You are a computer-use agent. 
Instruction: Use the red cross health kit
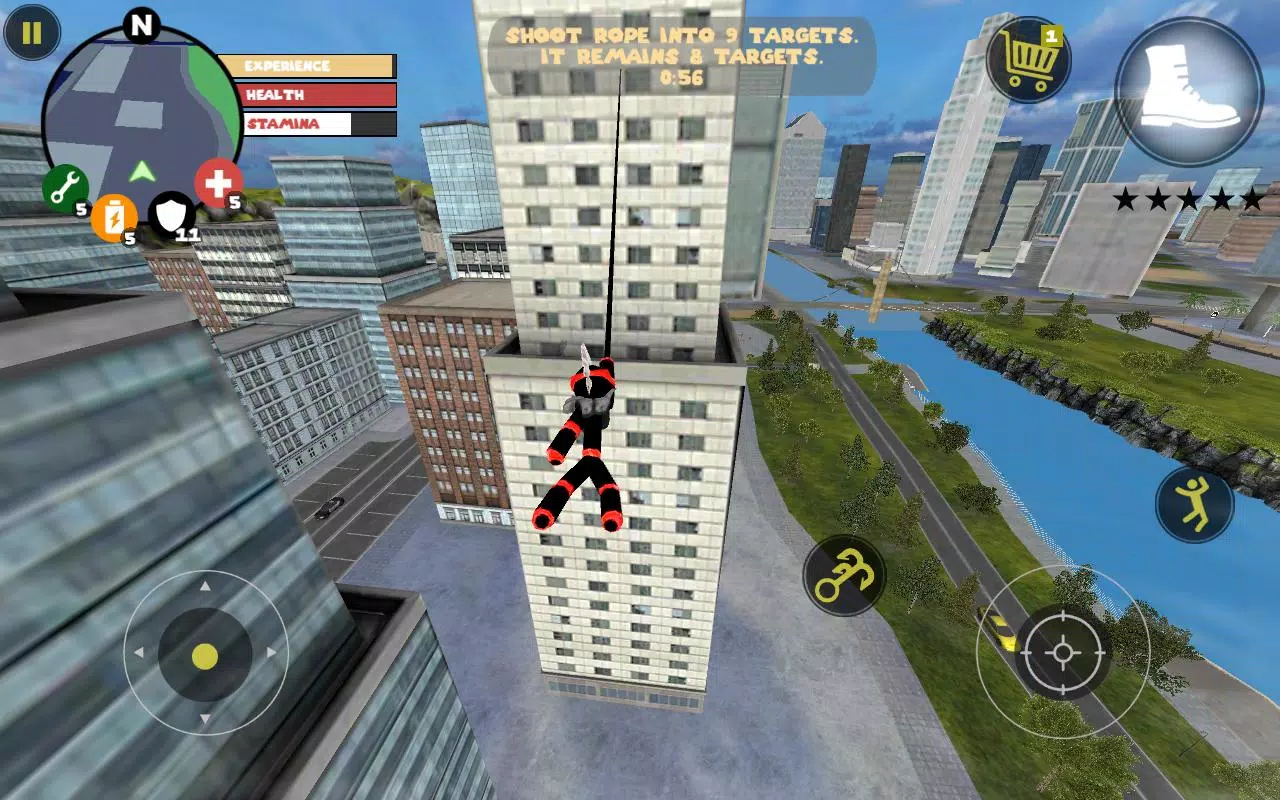[x=217, y=183]
